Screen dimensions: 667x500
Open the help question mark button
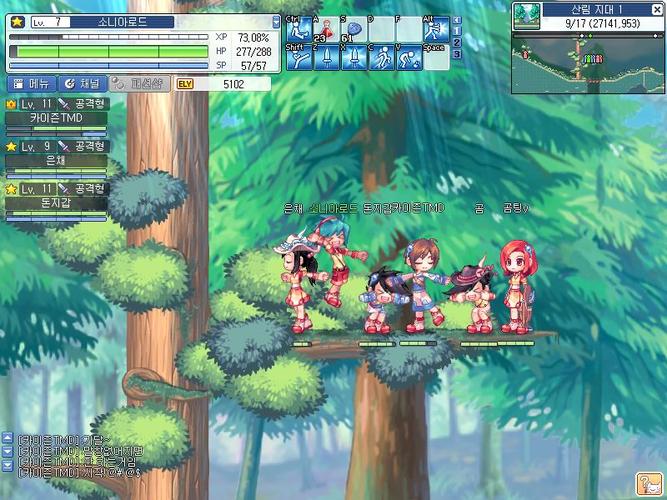click(x=648, y=482)
